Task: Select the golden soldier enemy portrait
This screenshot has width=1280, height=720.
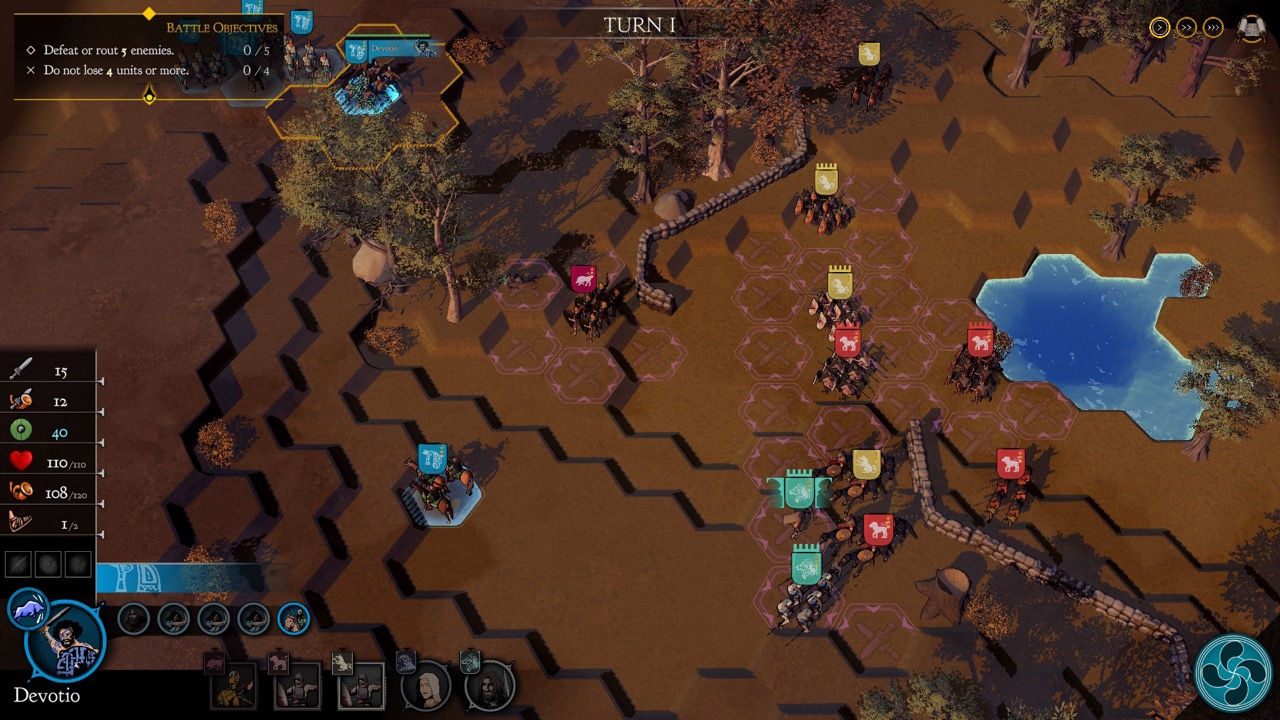Action: (x=233, y=686)
